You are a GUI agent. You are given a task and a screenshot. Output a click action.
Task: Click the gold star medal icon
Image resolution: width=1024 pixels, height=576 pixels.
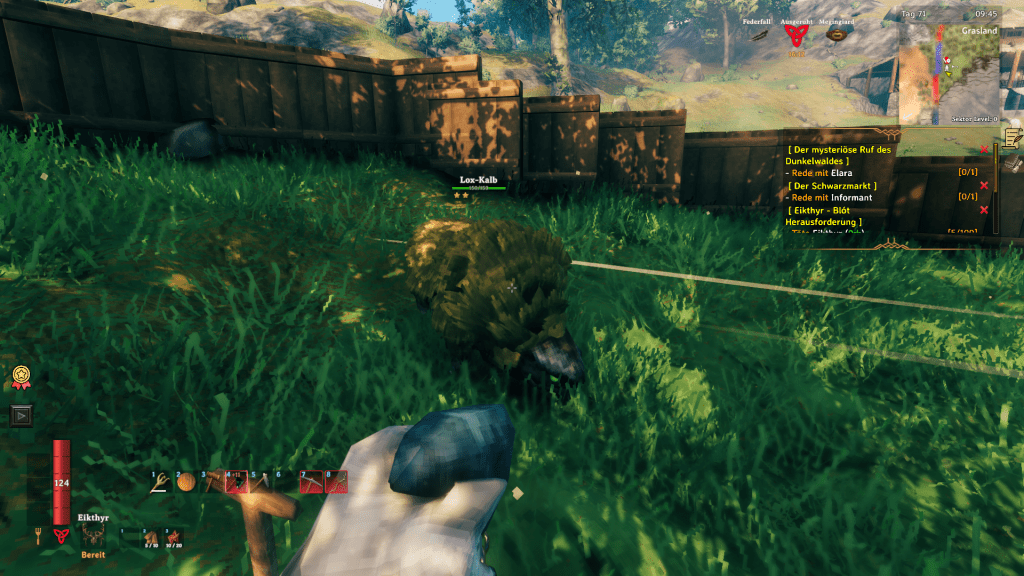[x=20, y=376]
